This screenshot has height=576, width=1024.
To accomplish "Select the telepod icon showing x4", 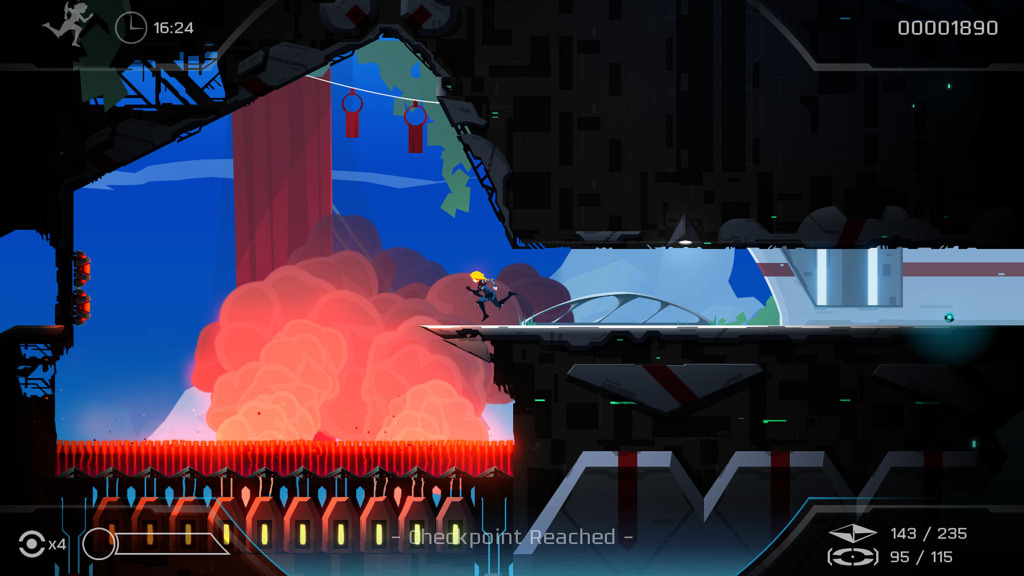I will (32, 544).
